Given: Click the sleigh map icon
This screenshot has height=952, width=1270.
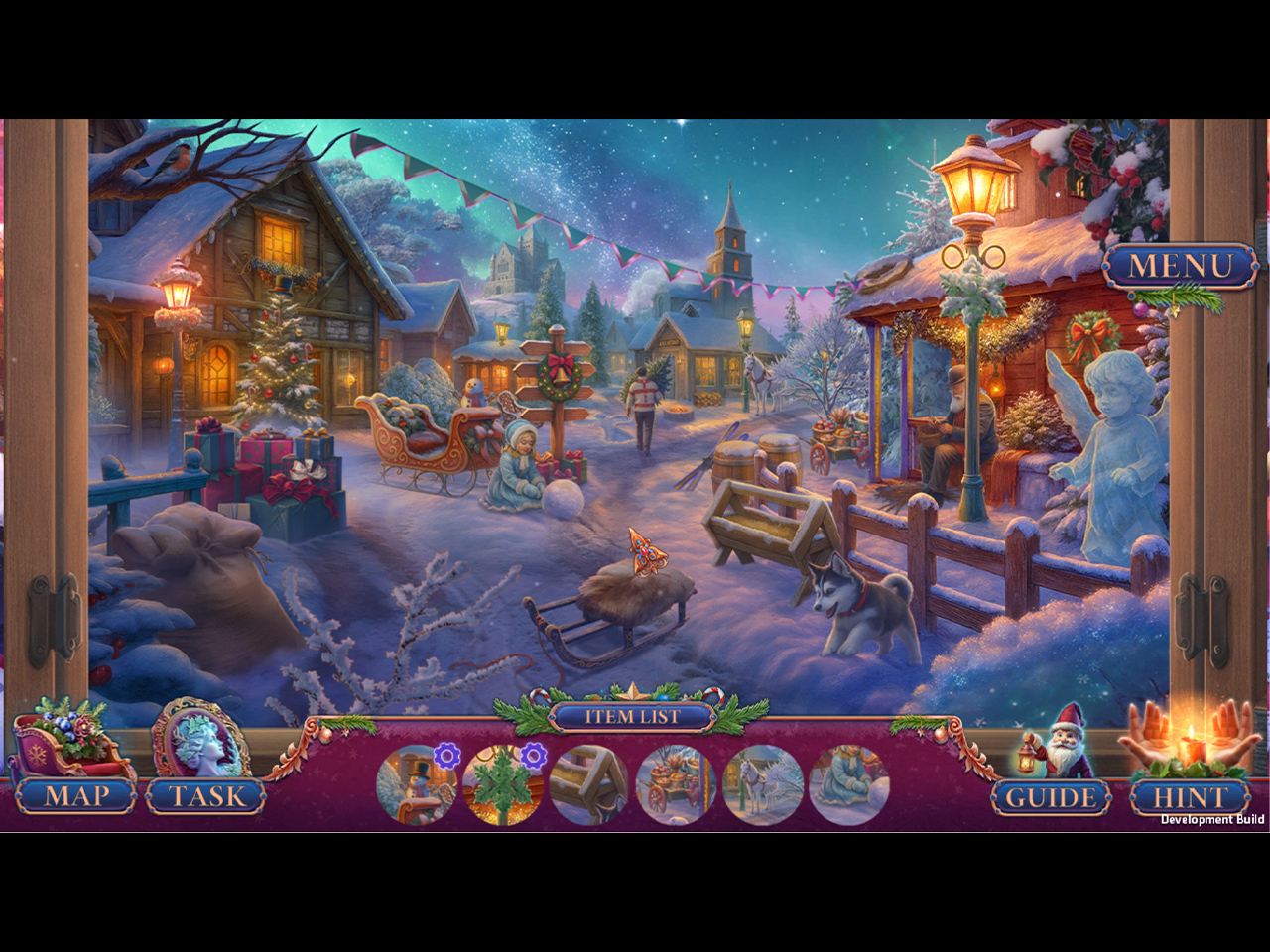Looking at the screenshot, I should pos(69,742).
